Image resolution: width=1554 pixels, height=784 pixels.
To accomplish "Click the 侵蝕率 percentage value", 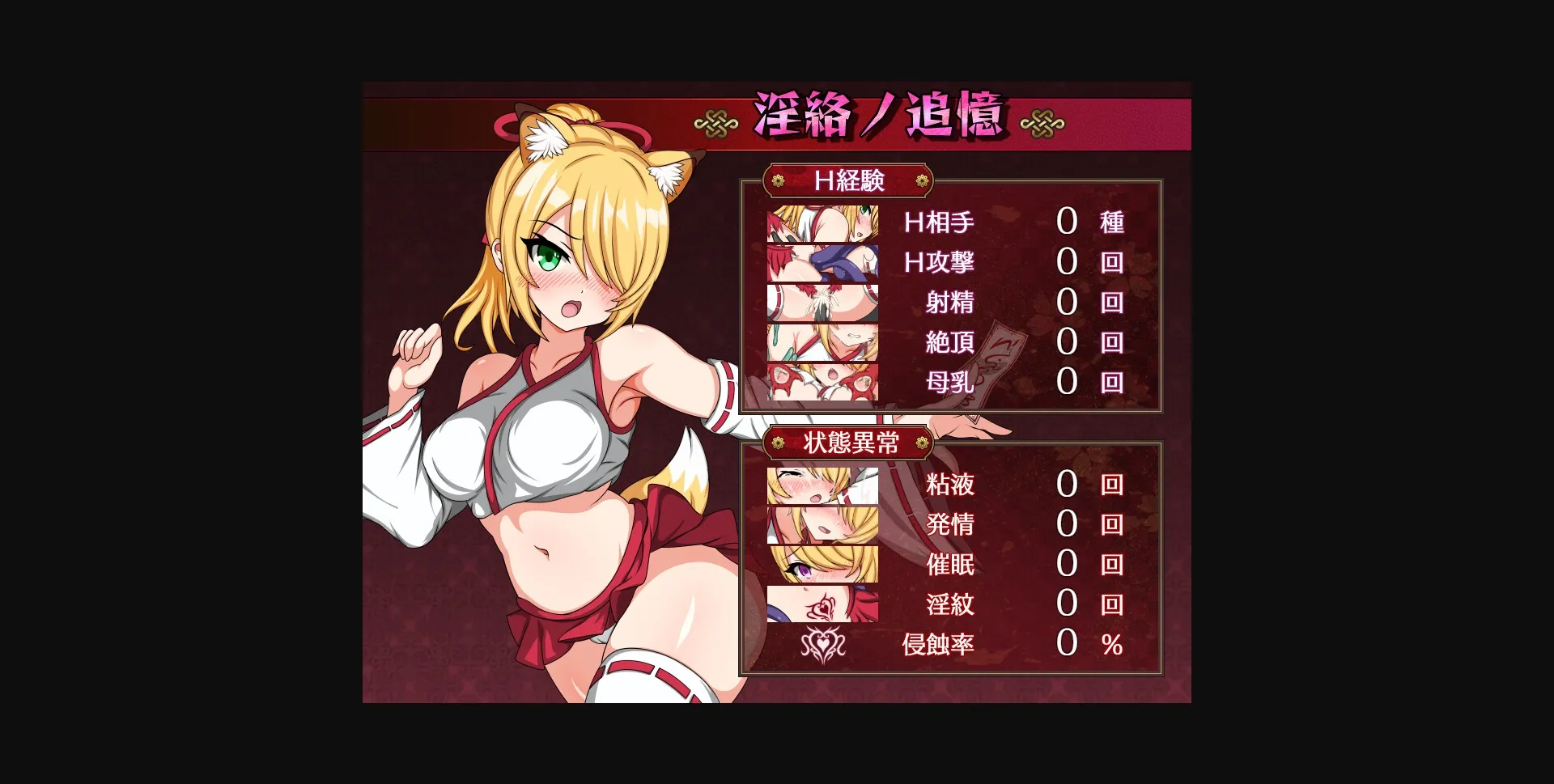I will pyautogui.click(x=1068, y=643).
